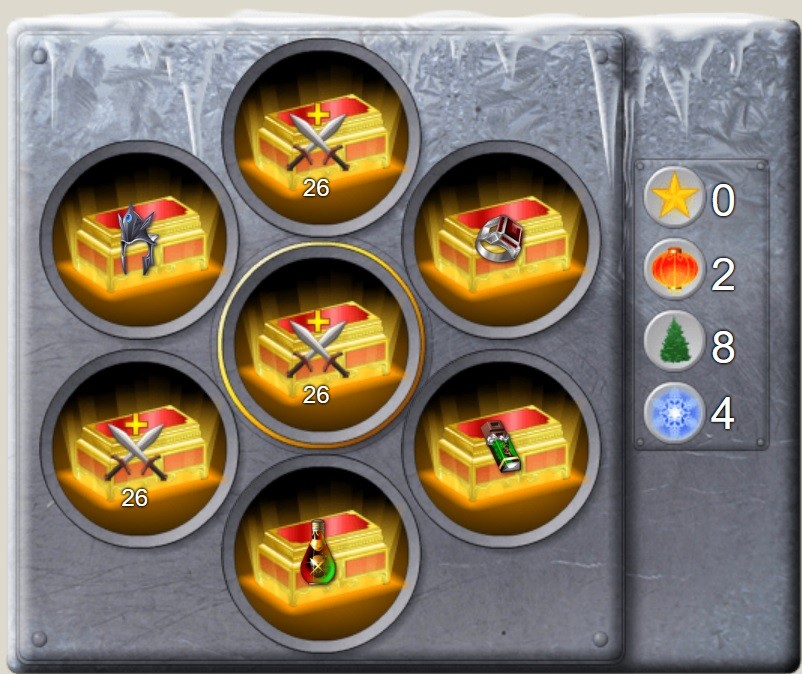Select the chest with the potion bottle

pos(320,552)
